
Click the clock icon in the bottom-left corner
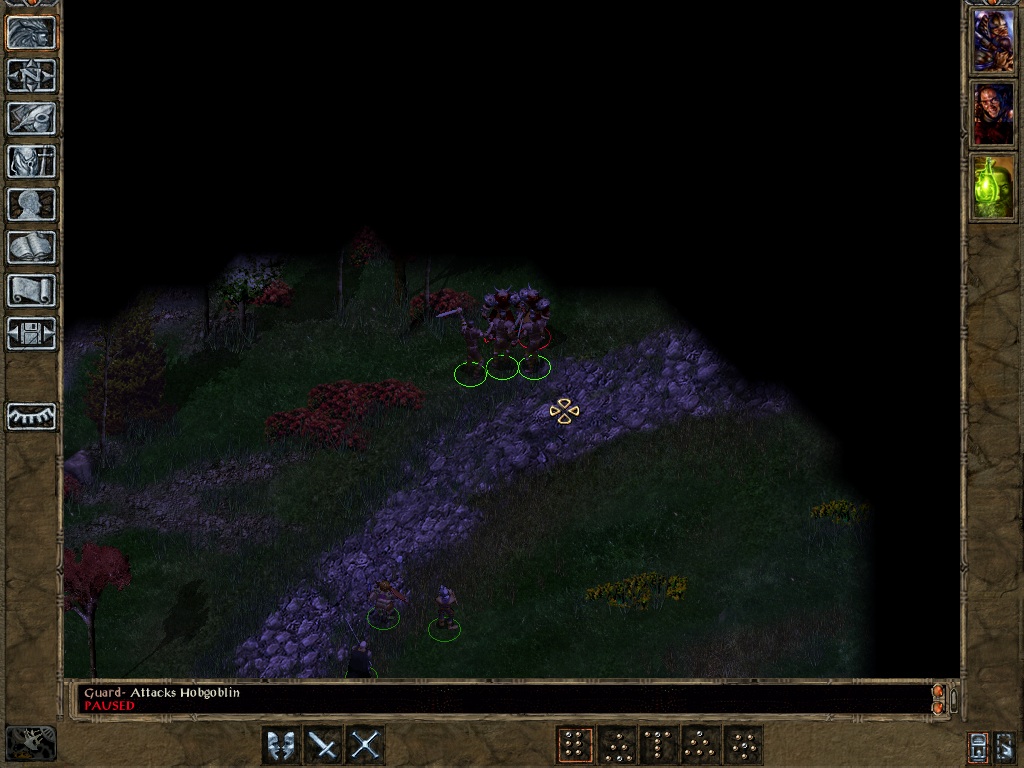coord(31,743)
